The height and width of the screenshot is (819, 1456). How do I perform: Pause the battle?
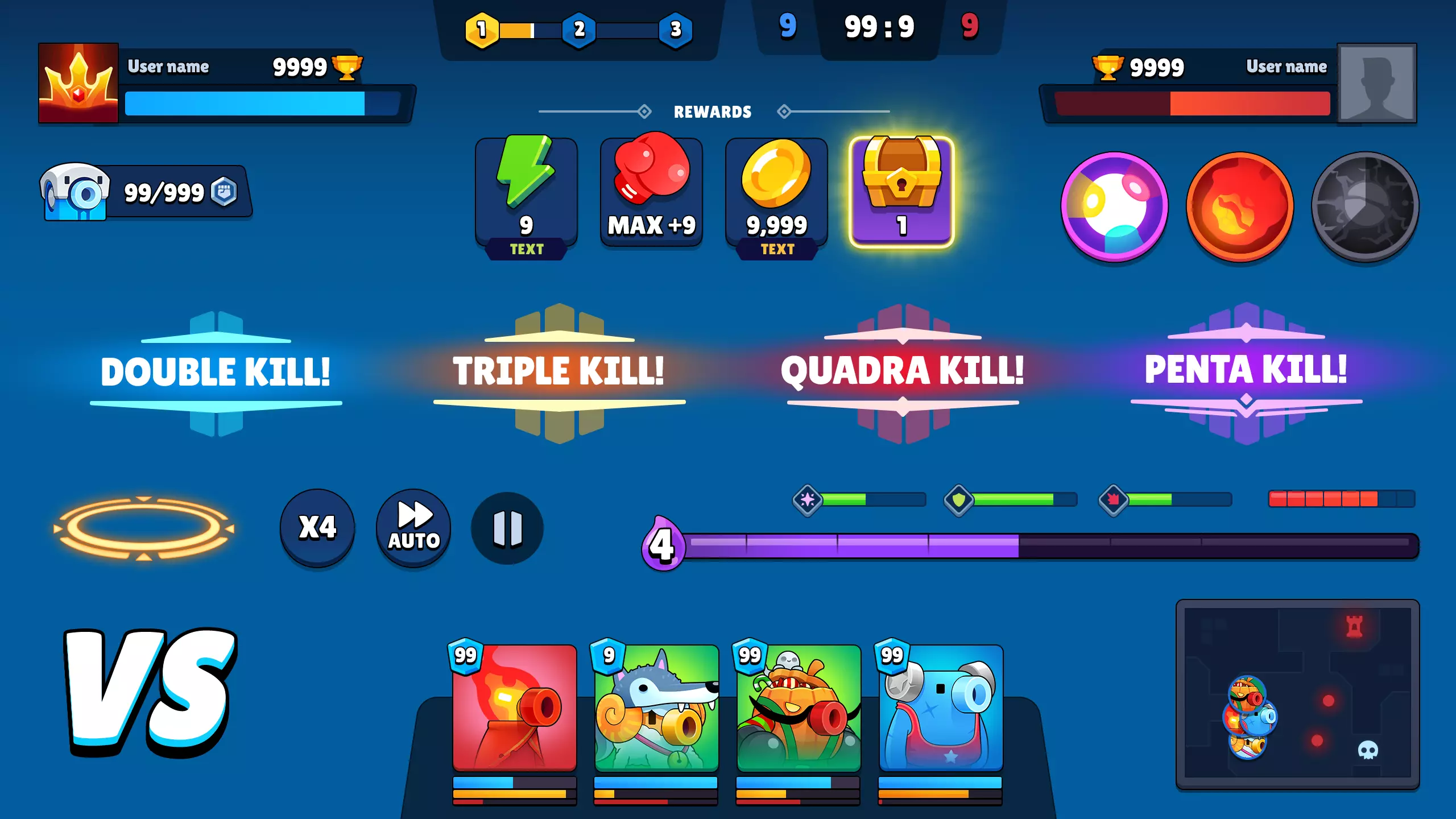coord(507,528)
